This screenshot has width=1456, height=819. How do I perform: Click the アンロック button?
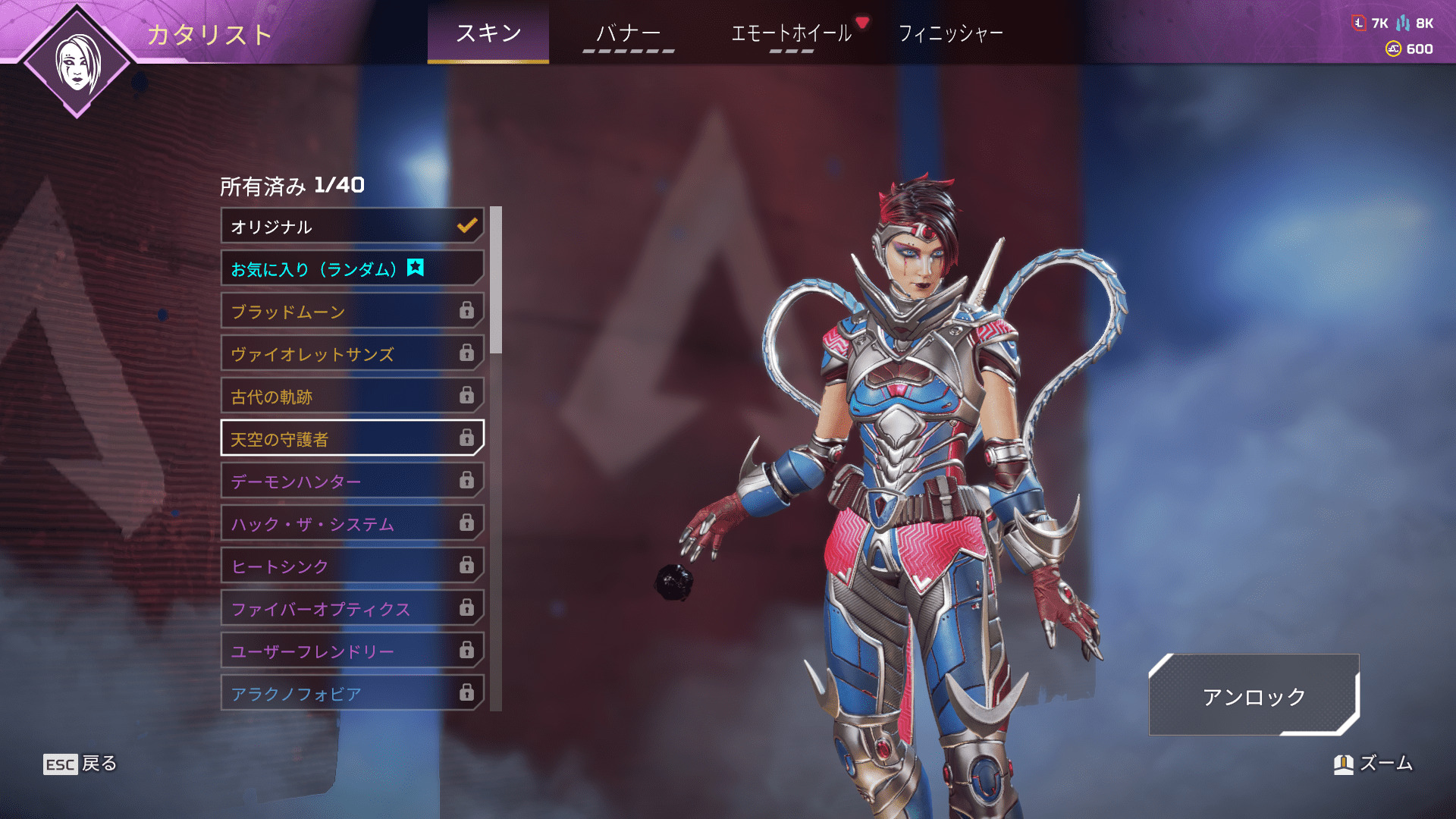tap(1254, 695)
